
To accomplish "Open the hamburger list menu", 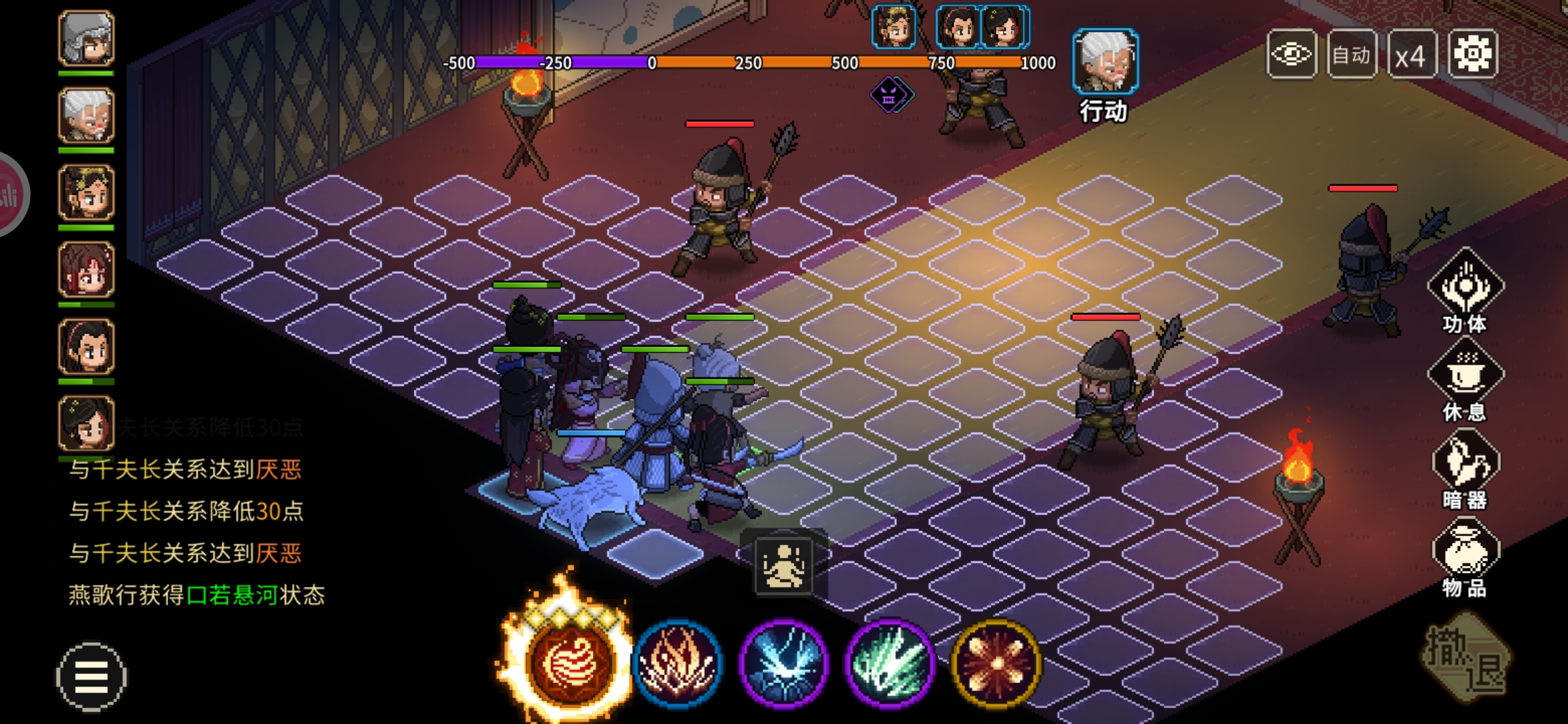I will (x=91, y=676).
